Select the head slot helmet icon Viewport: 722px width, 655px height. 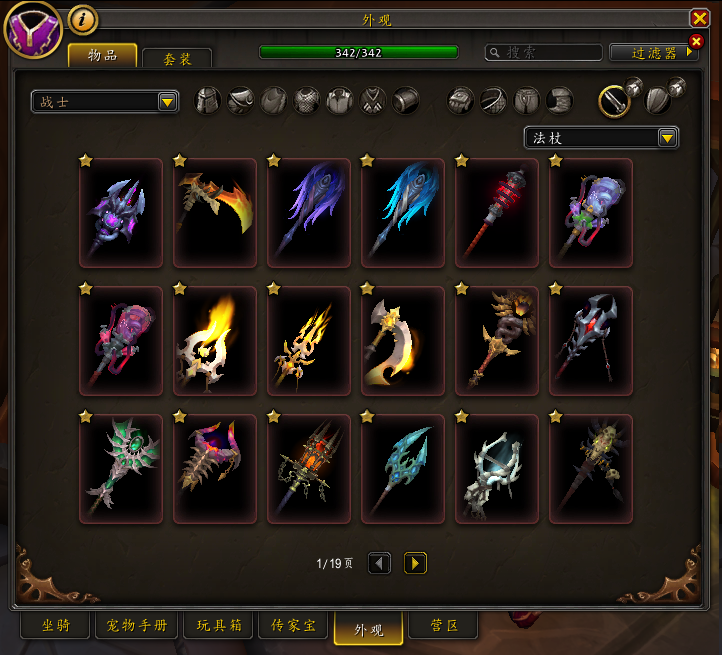[207, 101]
